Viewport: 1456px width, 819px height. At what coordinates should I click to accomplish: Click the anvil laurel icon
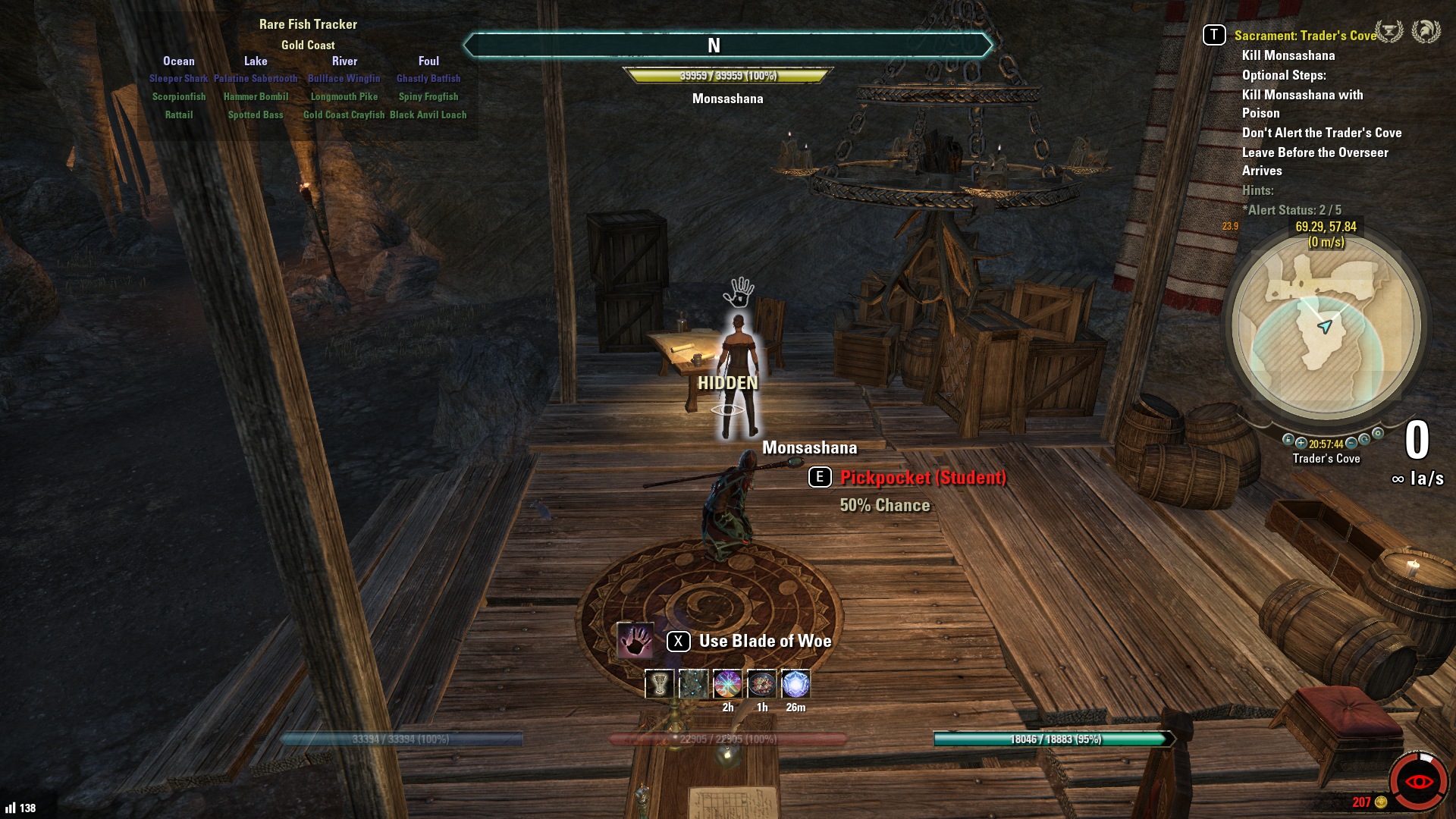point(1389,32)
